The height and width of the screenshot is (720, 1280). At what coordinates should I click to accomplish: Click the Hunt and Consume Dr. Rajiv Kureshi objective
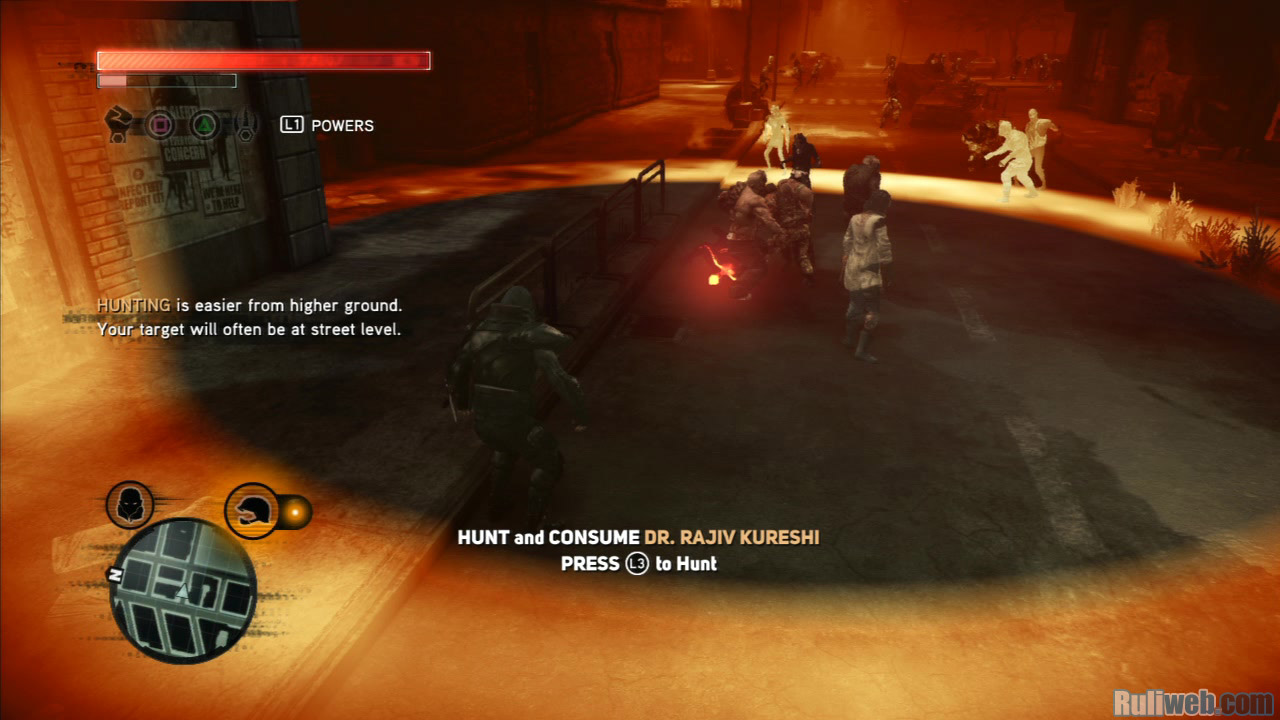tap(638, 538)
